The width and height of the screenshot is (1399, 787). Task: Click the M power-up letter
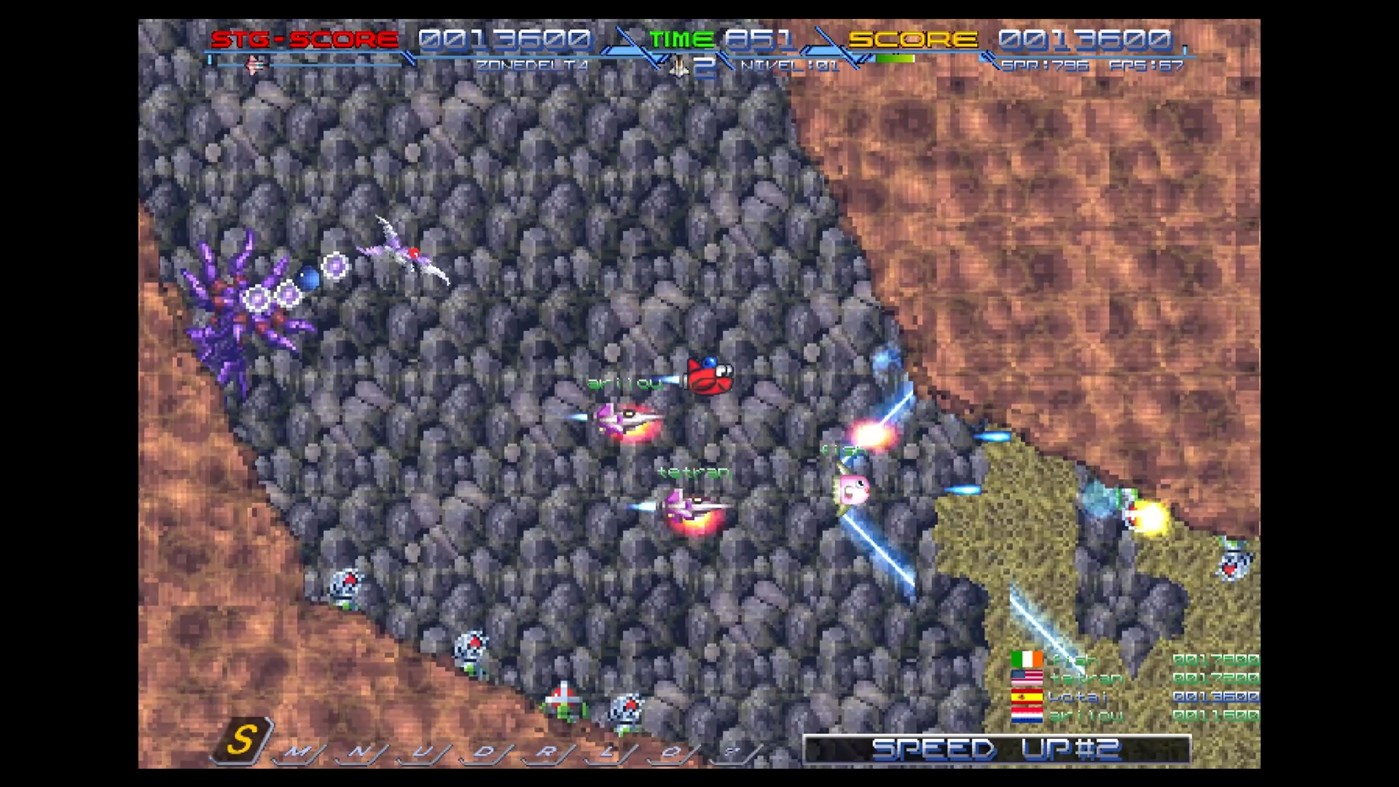pyautogui.click(x=295, y=749)
